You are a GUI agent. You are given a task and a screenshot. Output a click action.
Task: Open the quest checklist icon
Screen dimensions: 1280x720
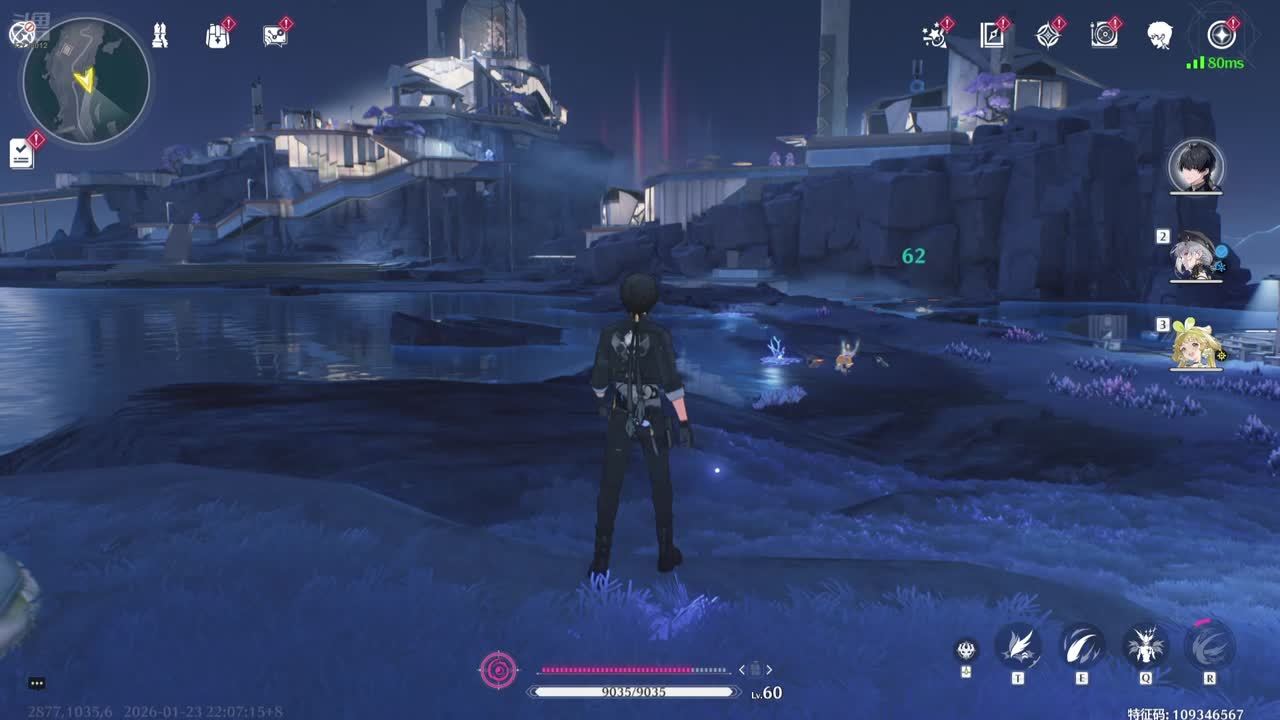(22, 153)
